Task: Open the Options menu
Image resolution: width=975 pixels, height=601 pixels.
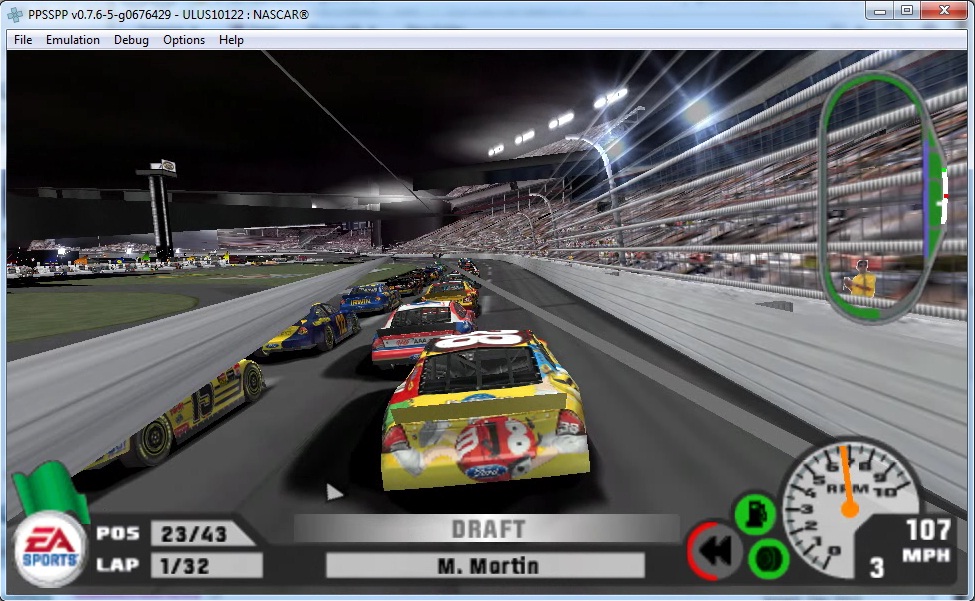Action: pos(184,40)
